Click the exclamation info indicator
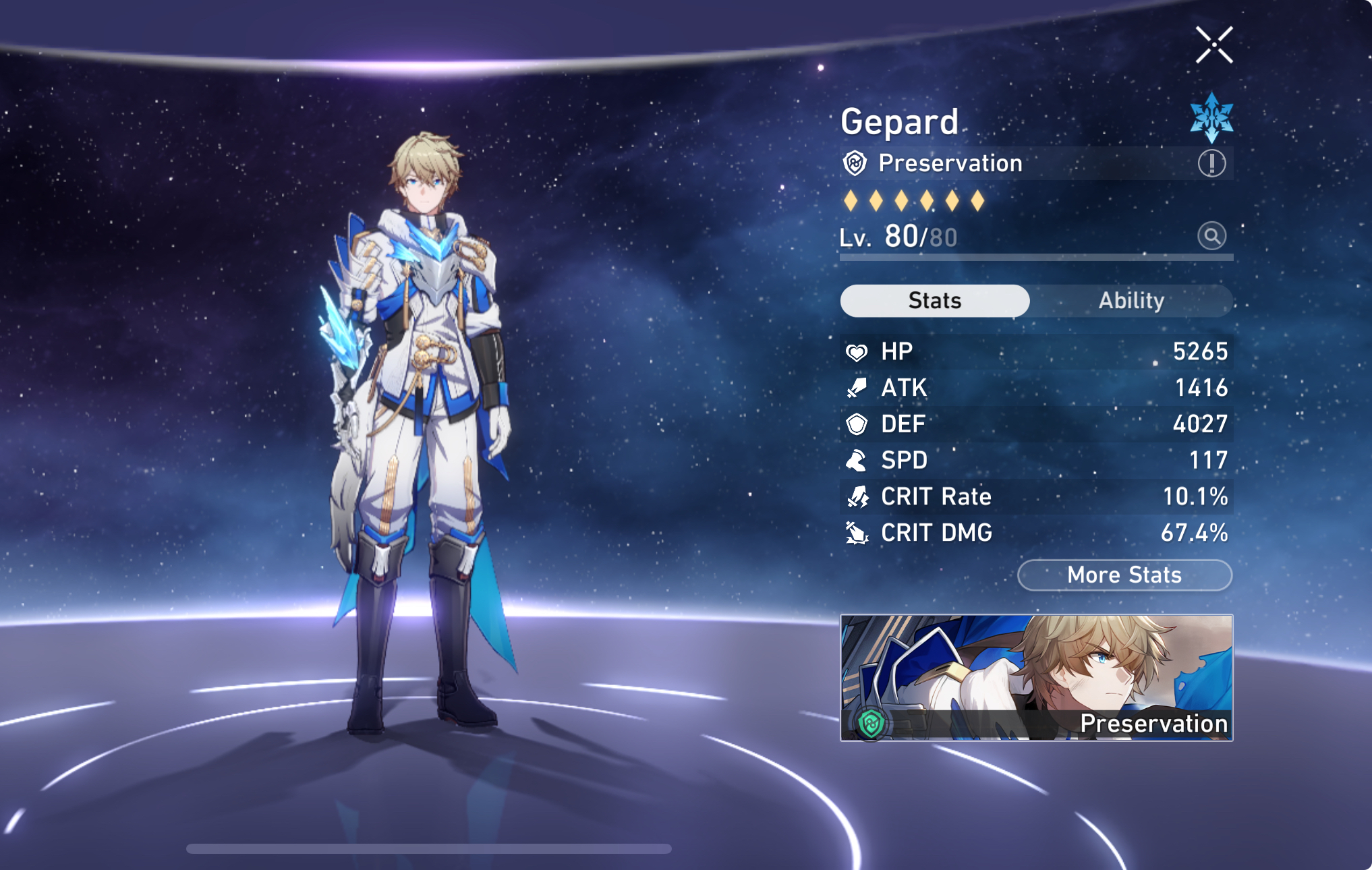The width and height of the screenshot is (1372, 870). (1211, 163)
